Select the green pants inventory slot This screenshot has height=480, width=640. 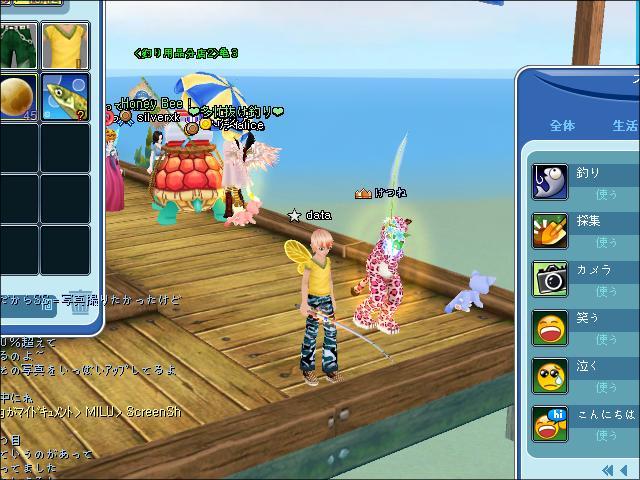[x=16, y=44]
